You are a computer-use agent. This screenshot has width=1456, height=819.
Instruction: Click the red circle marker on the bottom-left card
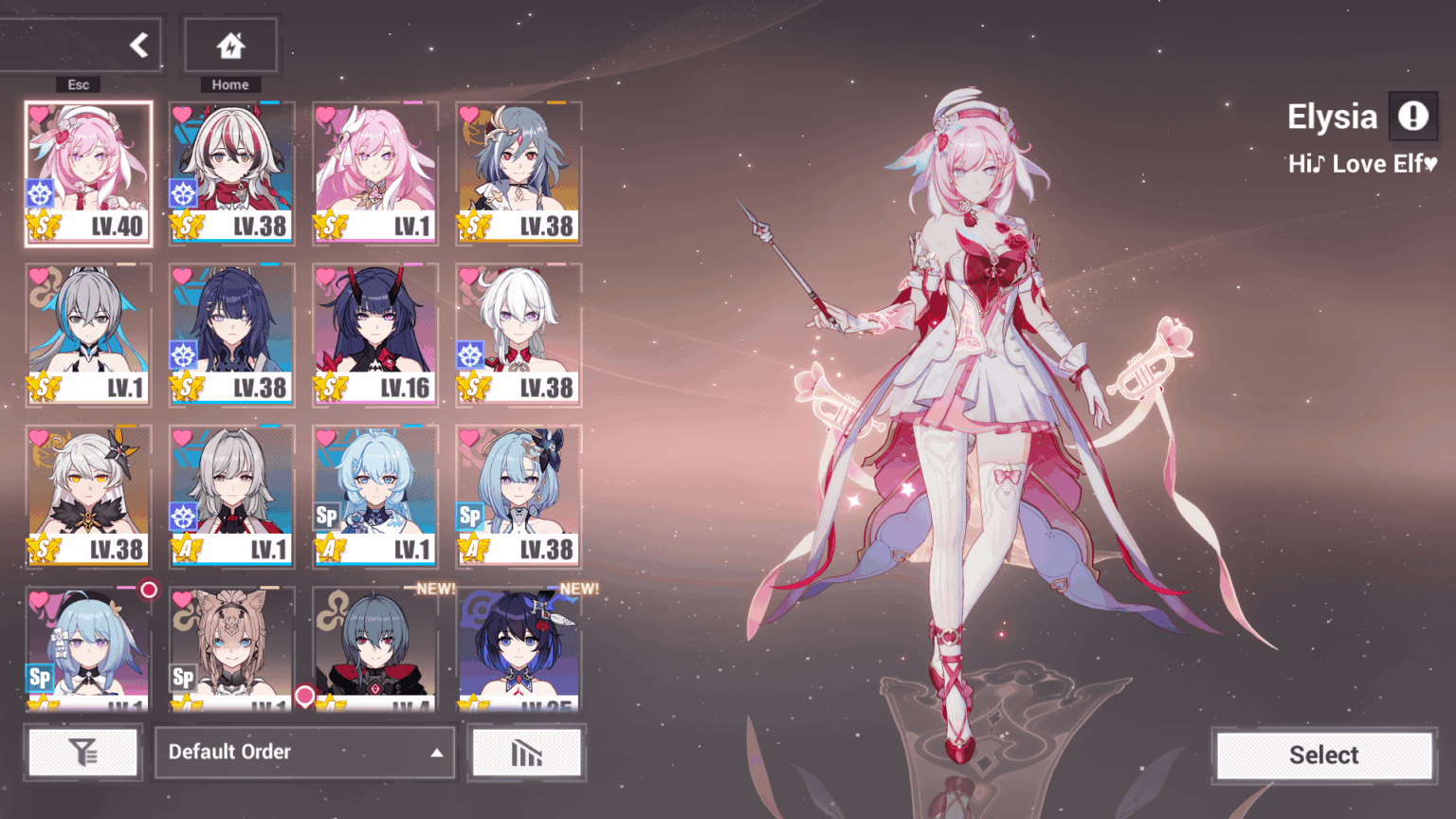click(151, 590)
